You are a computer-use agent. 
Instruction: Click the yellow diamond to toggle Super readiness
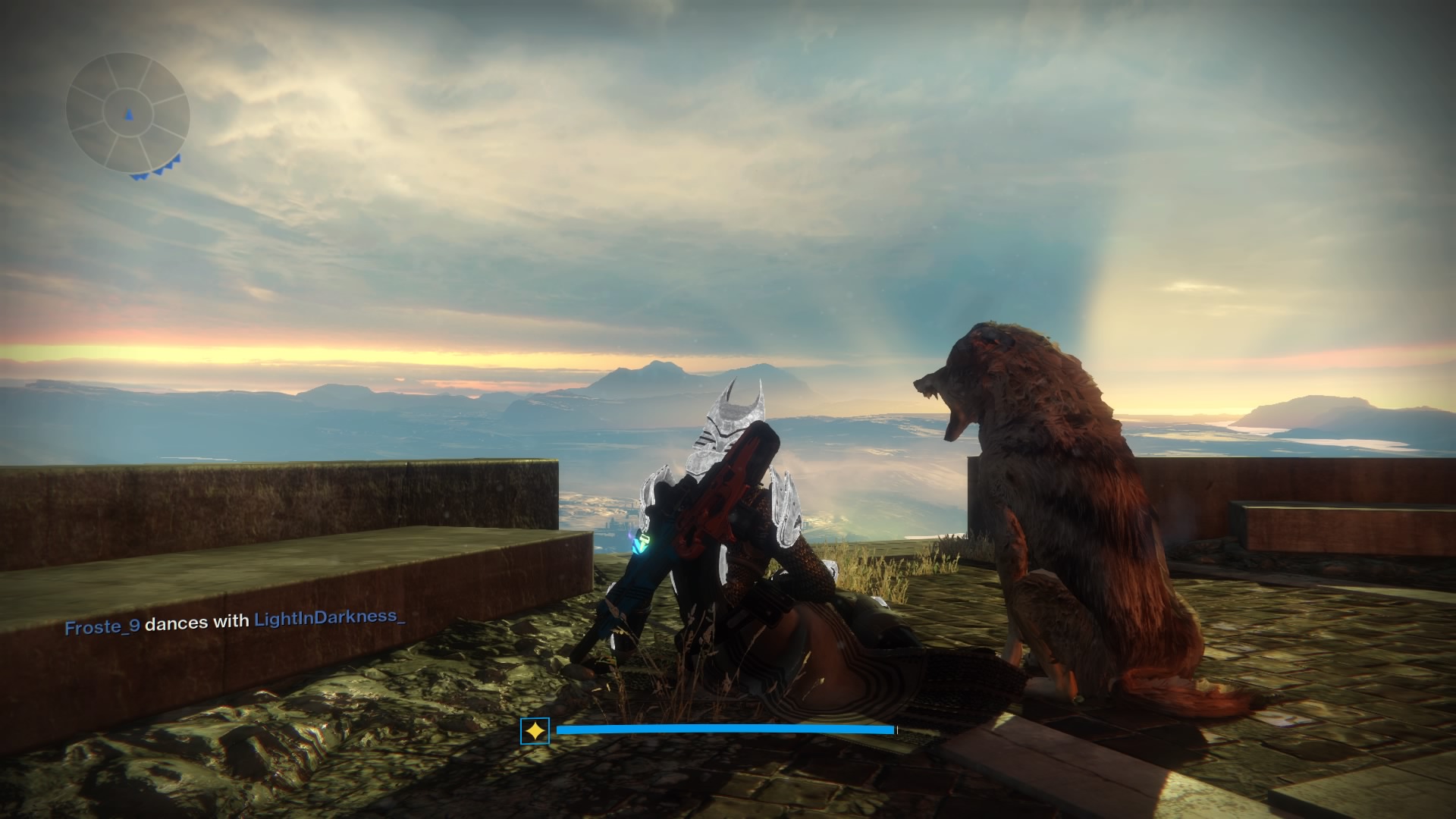[535, 730]
